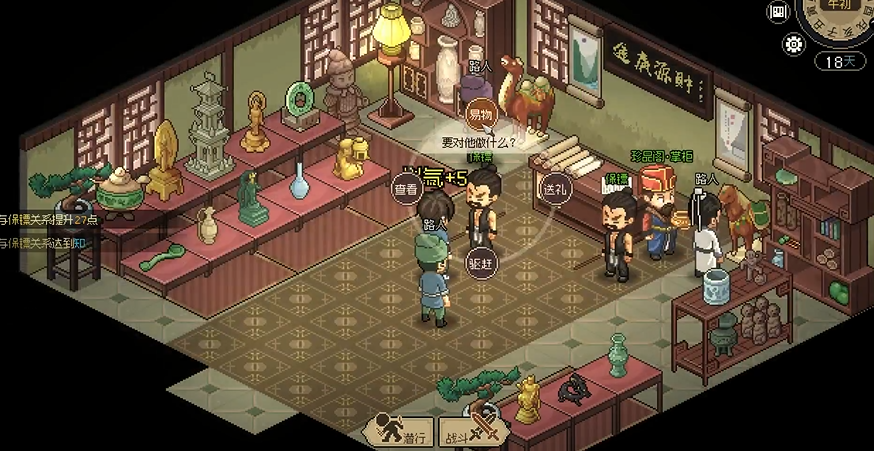Choose 驱赶 (drive away) option
Screen dimensions: 874x451
tap(481, 262)
